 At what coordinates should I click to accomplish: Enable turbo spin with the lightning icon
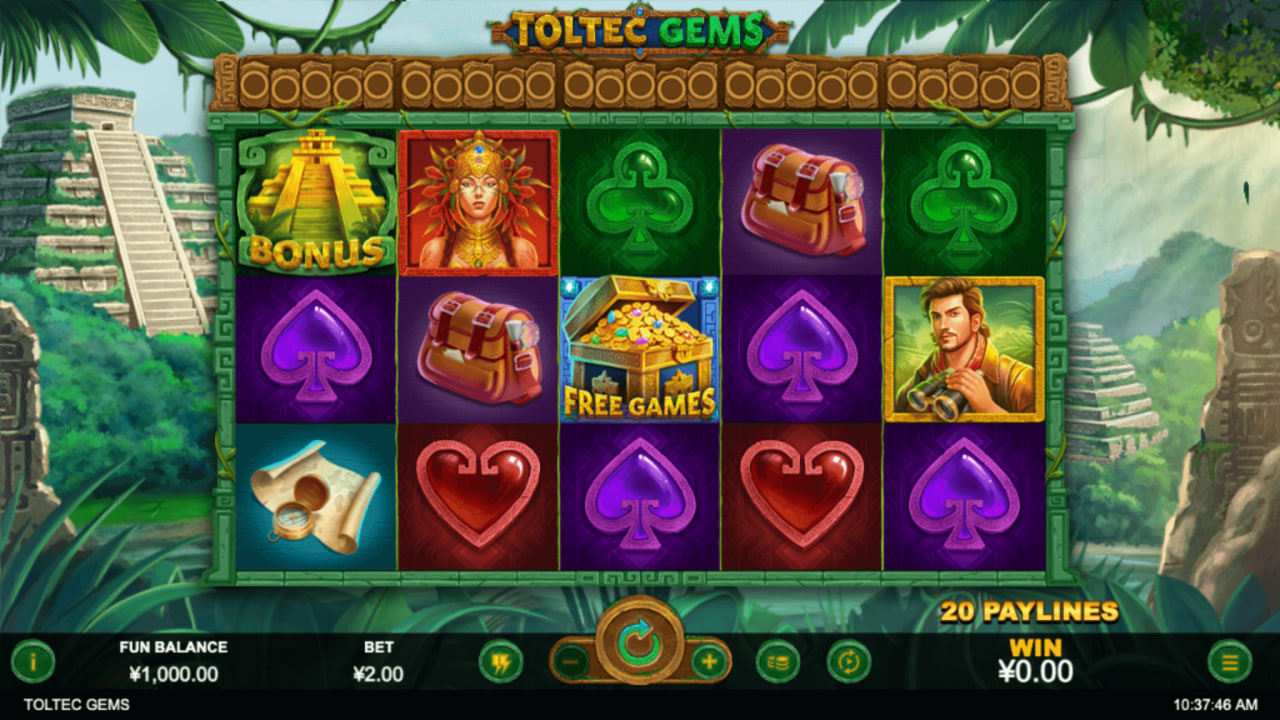(x=502, y=660)
